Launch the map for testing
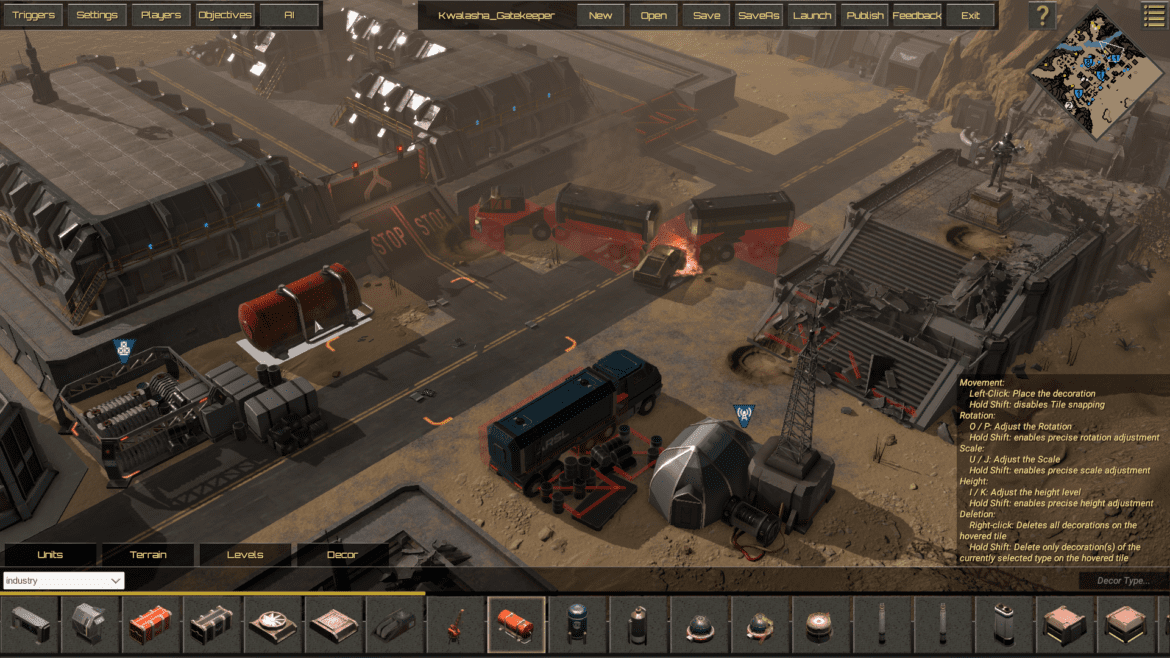Screen dimensions: 1170x658 811,15
